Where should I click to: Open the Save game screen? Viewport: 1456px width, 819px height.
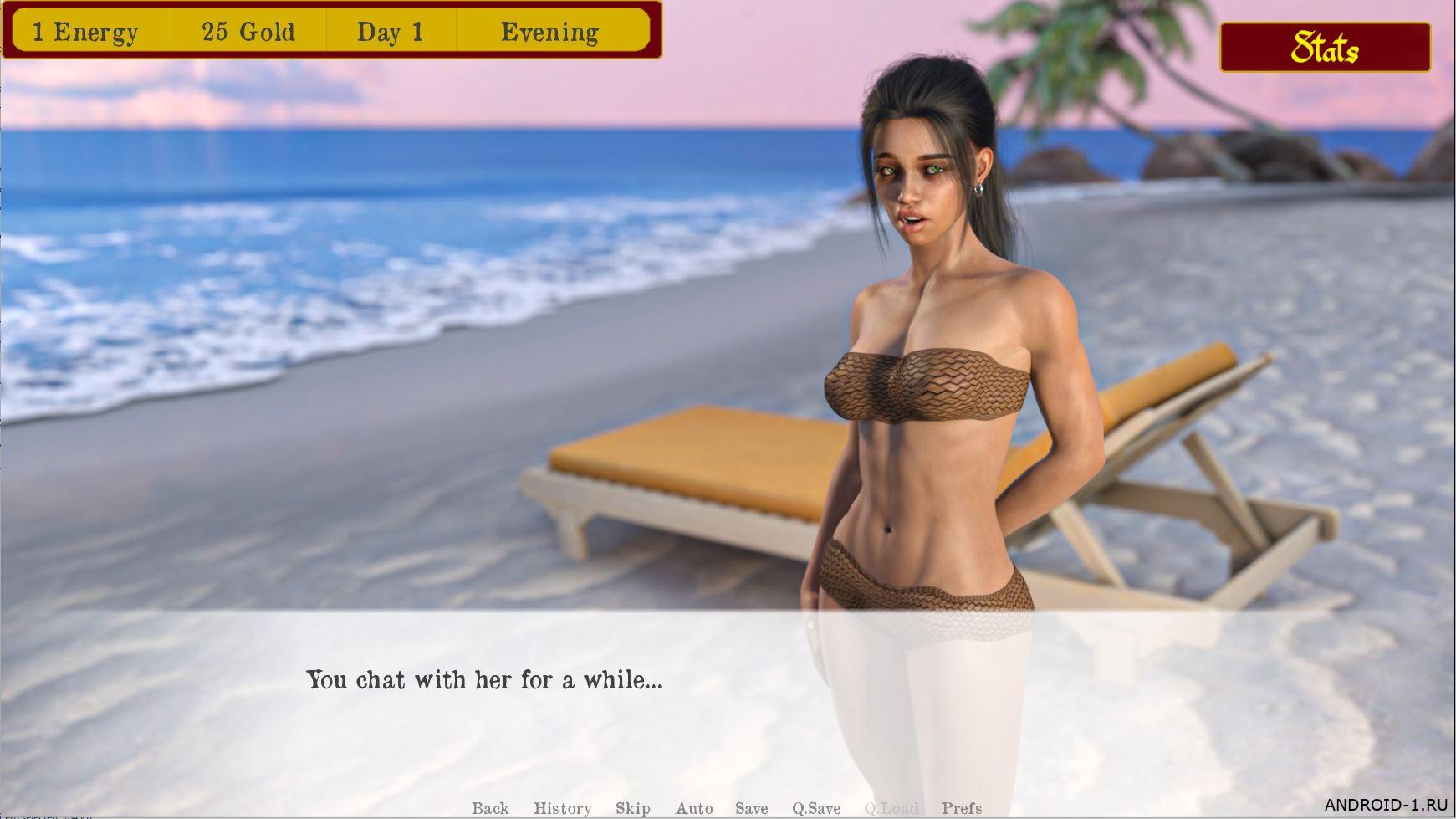[752, 808]
